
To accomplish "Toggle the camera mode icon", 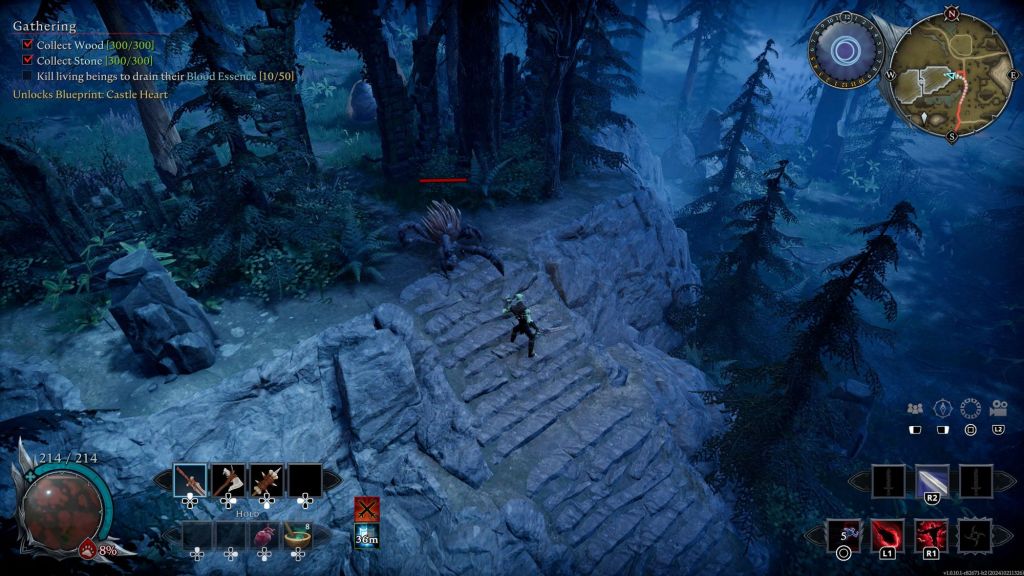I will tap(997, 408).
